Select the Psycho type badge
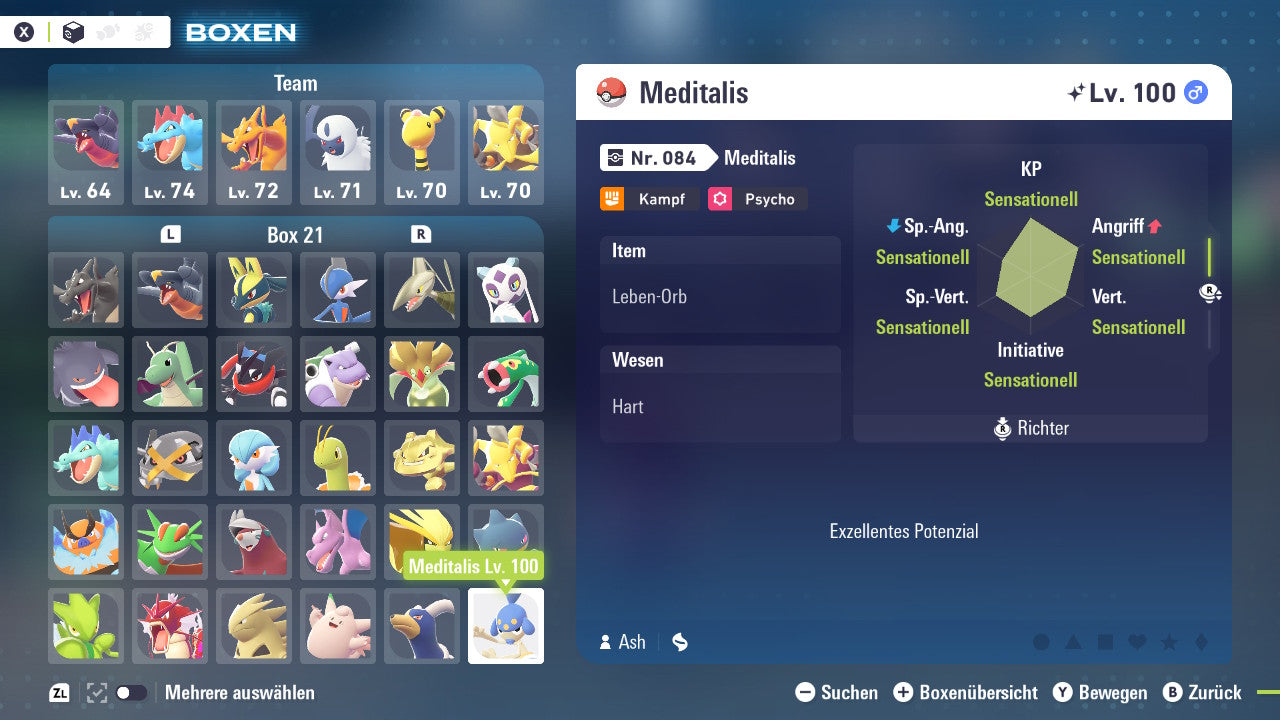 [757, 199]
